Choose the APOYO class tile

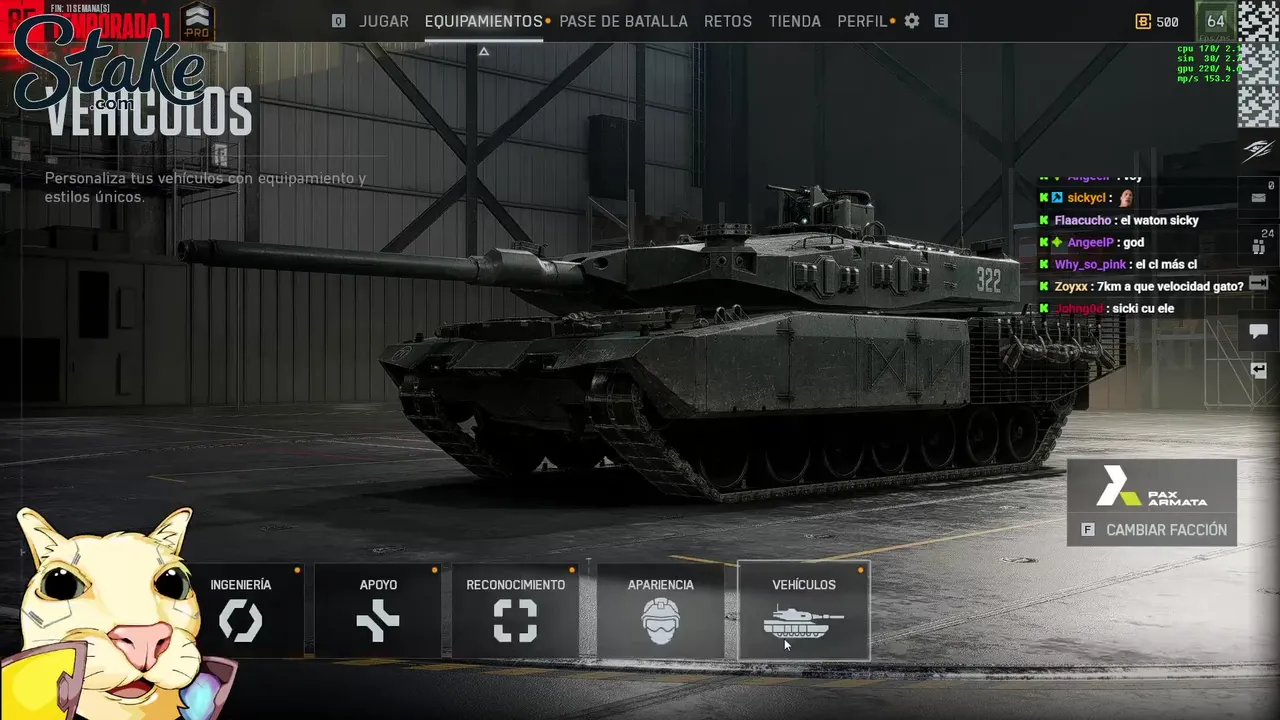[x=378, y=610]
